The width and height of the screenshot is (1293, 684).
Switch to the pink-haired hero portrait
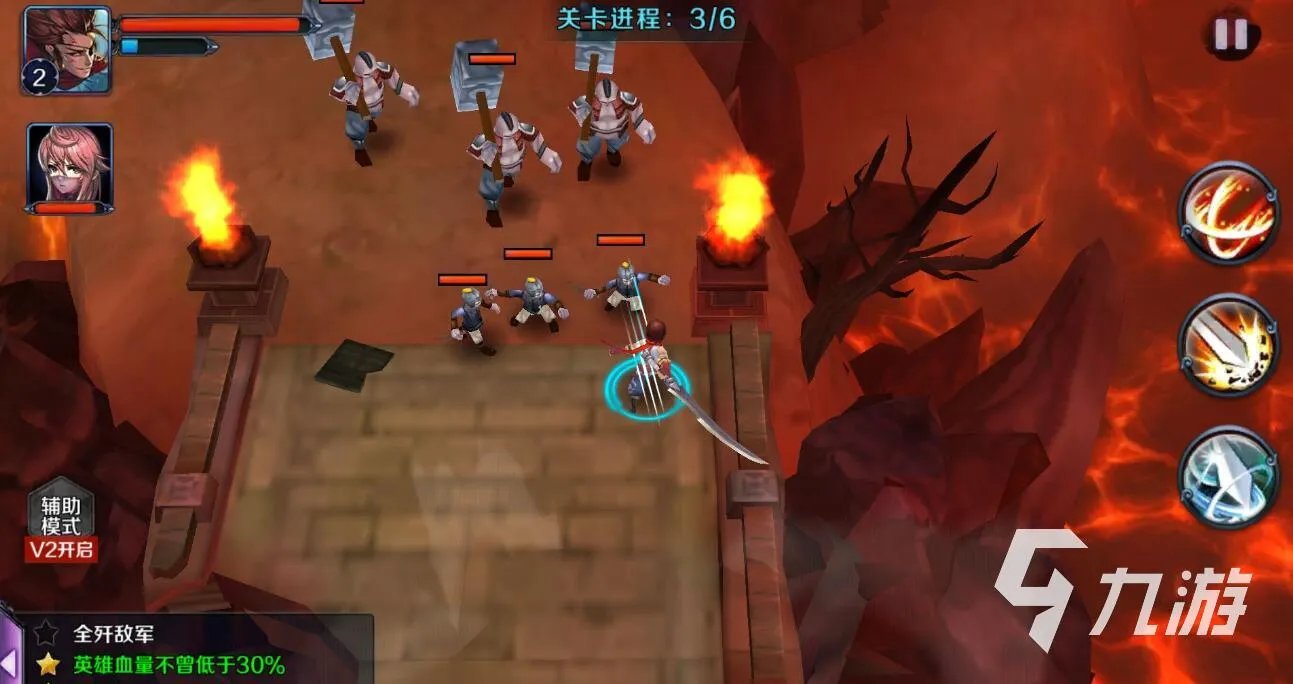69,163
